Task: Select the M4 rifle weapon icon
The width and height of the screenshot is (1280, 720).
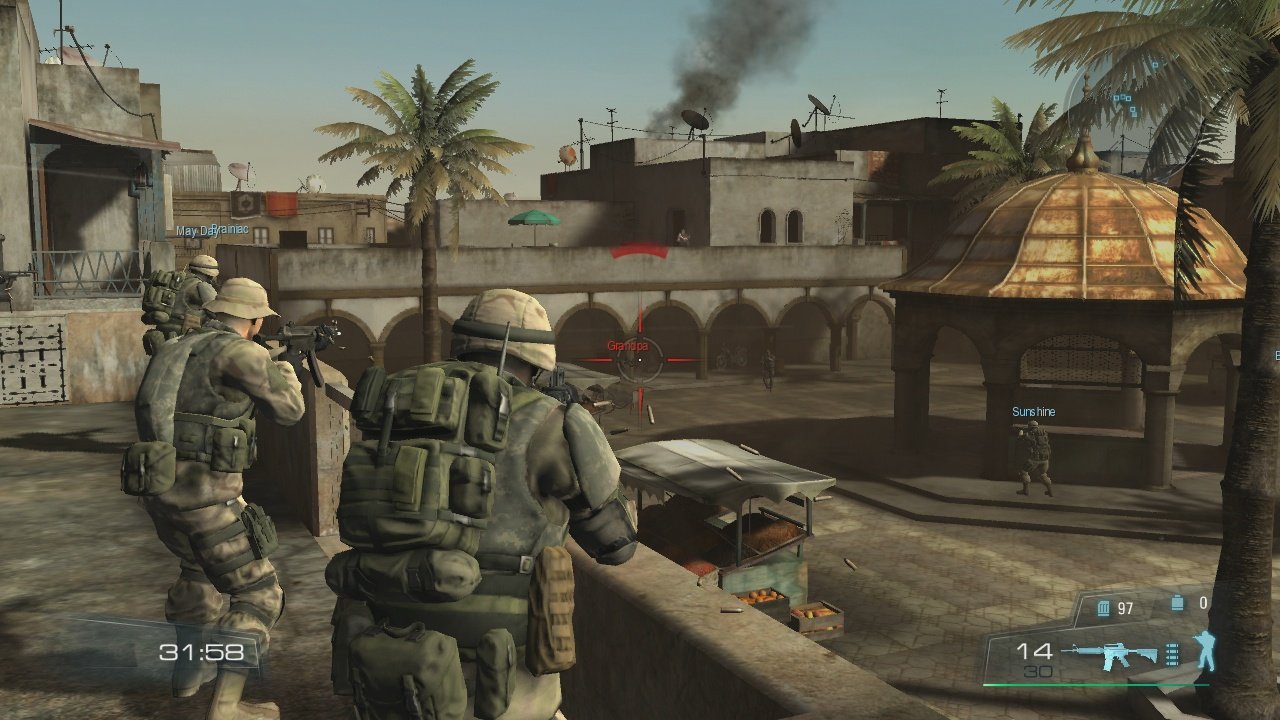Action: (1115, 652)
